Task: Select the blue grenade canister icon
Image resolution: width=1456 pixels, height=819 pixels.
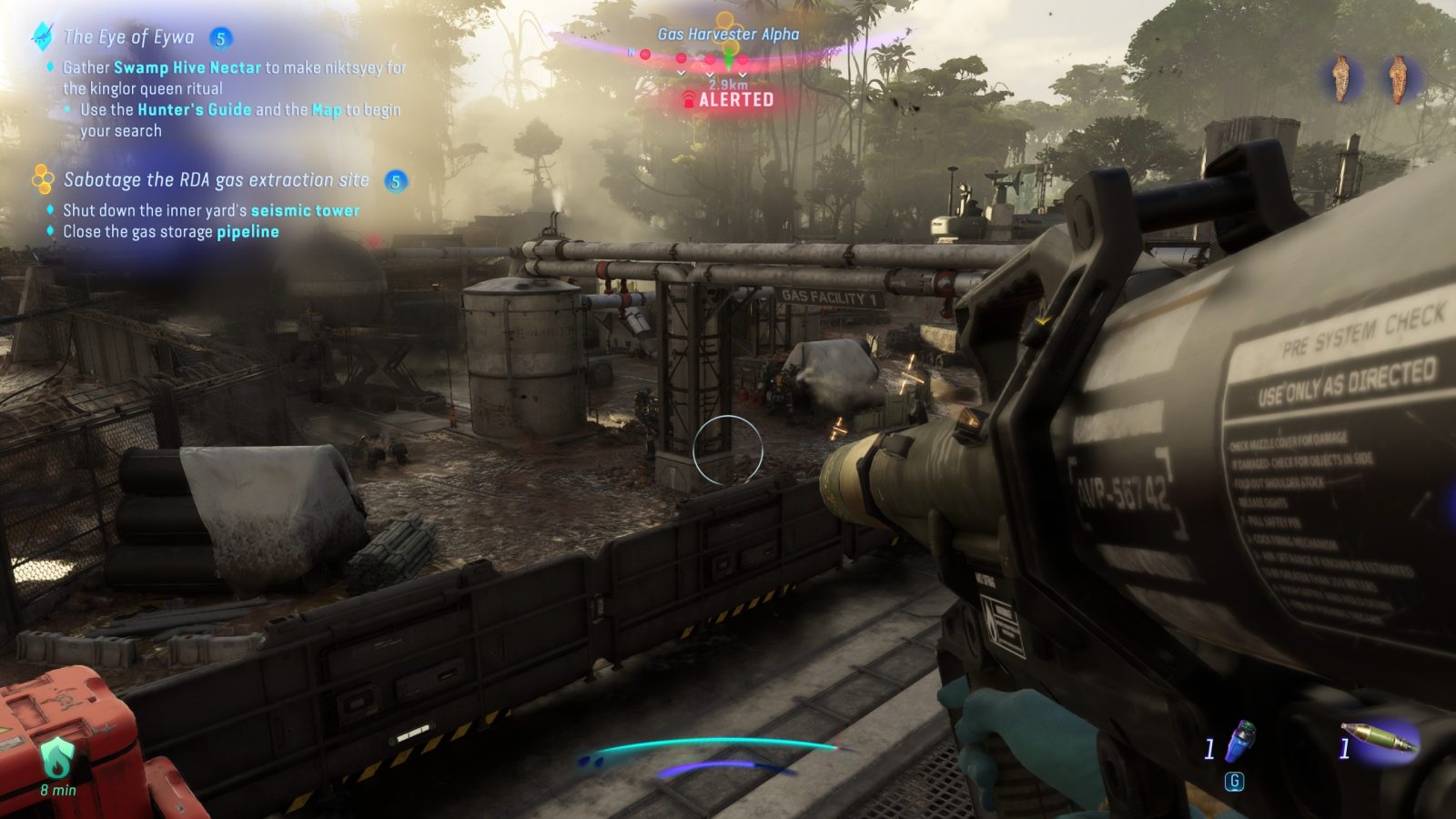Action: (1241, 740)
